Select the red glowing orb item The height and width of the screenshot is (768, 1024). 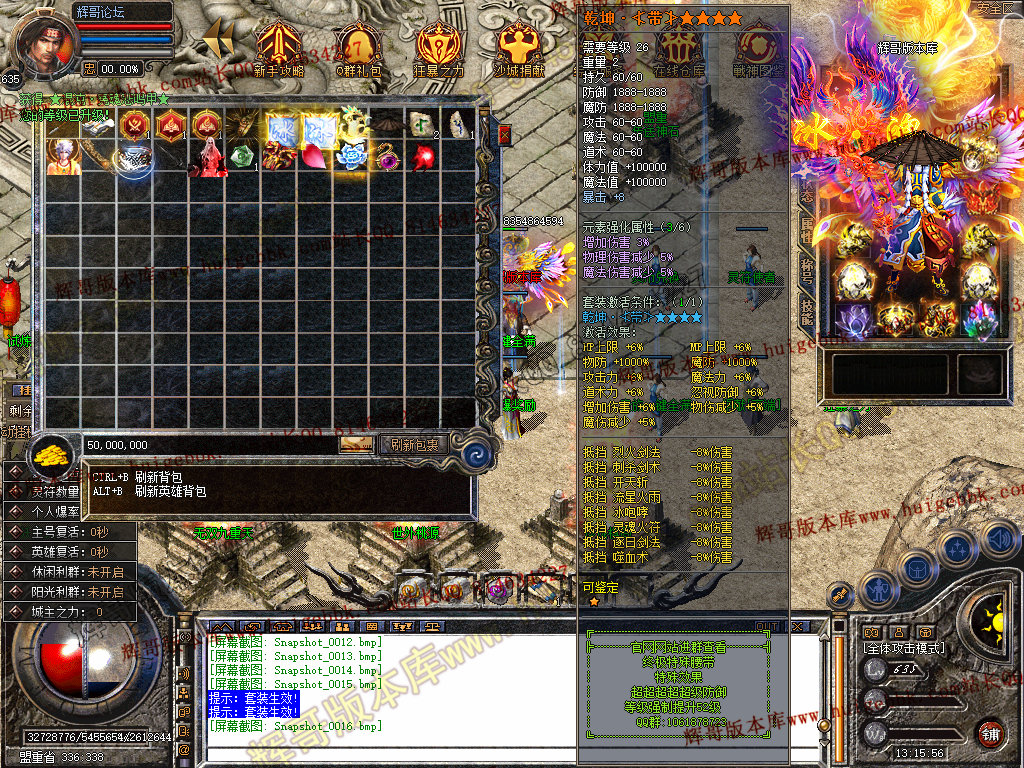pos(421,158)
